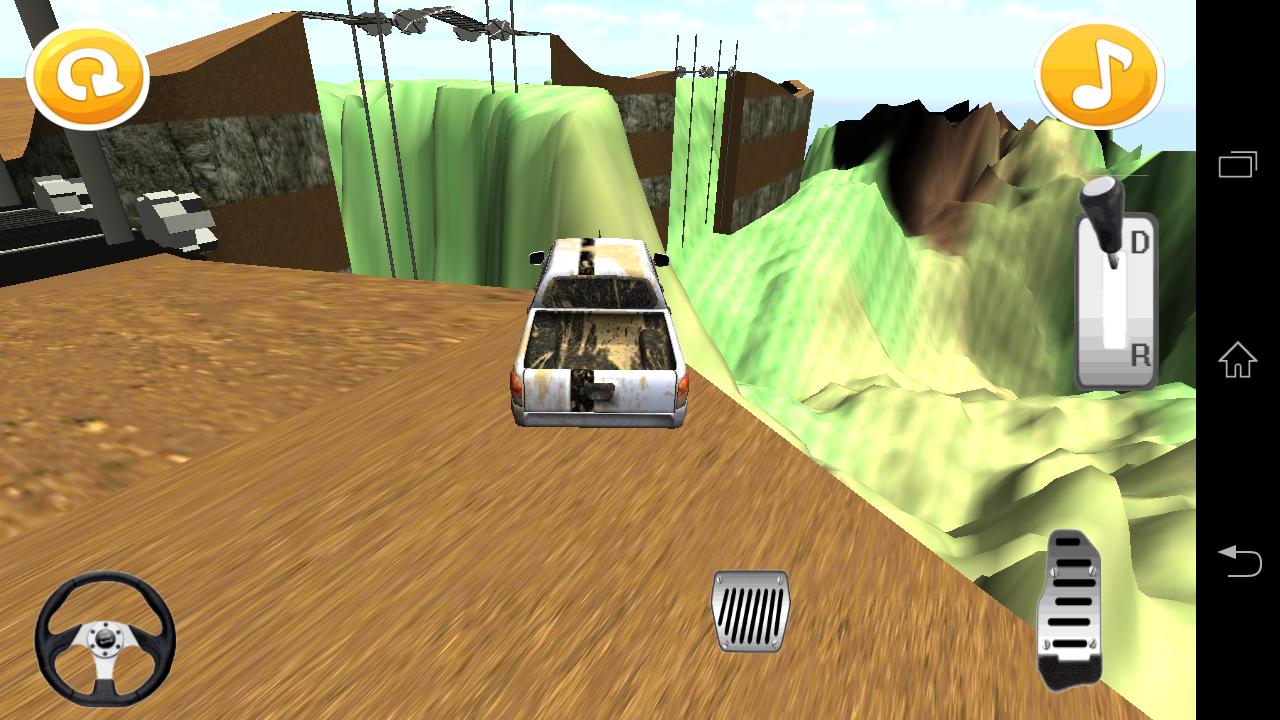Switch the gearbox to Drive
This screenshot has height=720, width=1280.
tap(1142, 243)
